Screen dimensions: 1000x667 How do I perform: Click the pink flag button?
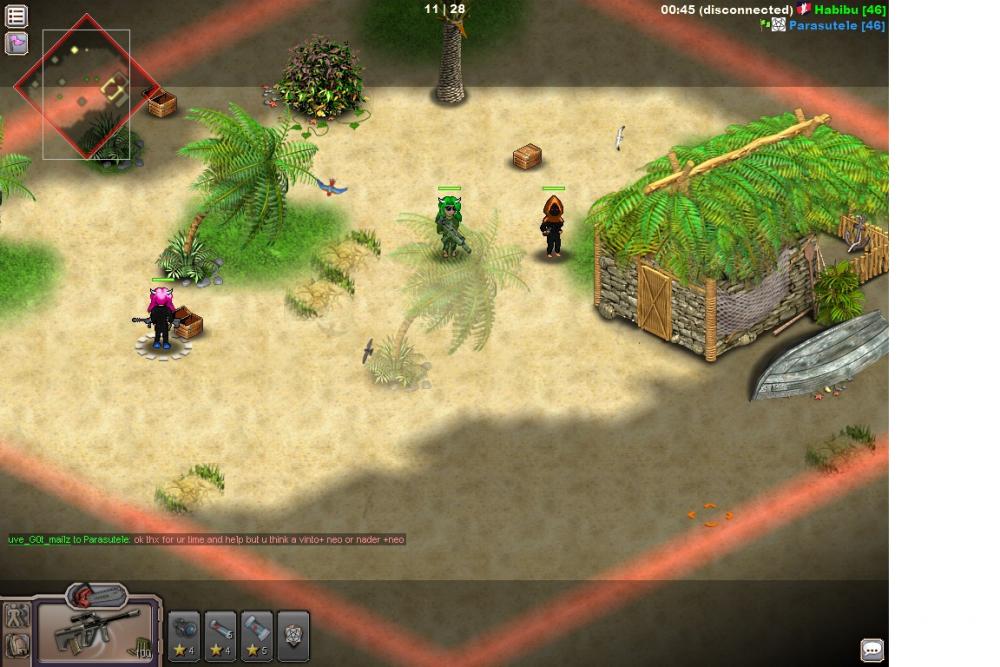click(17, 43)
